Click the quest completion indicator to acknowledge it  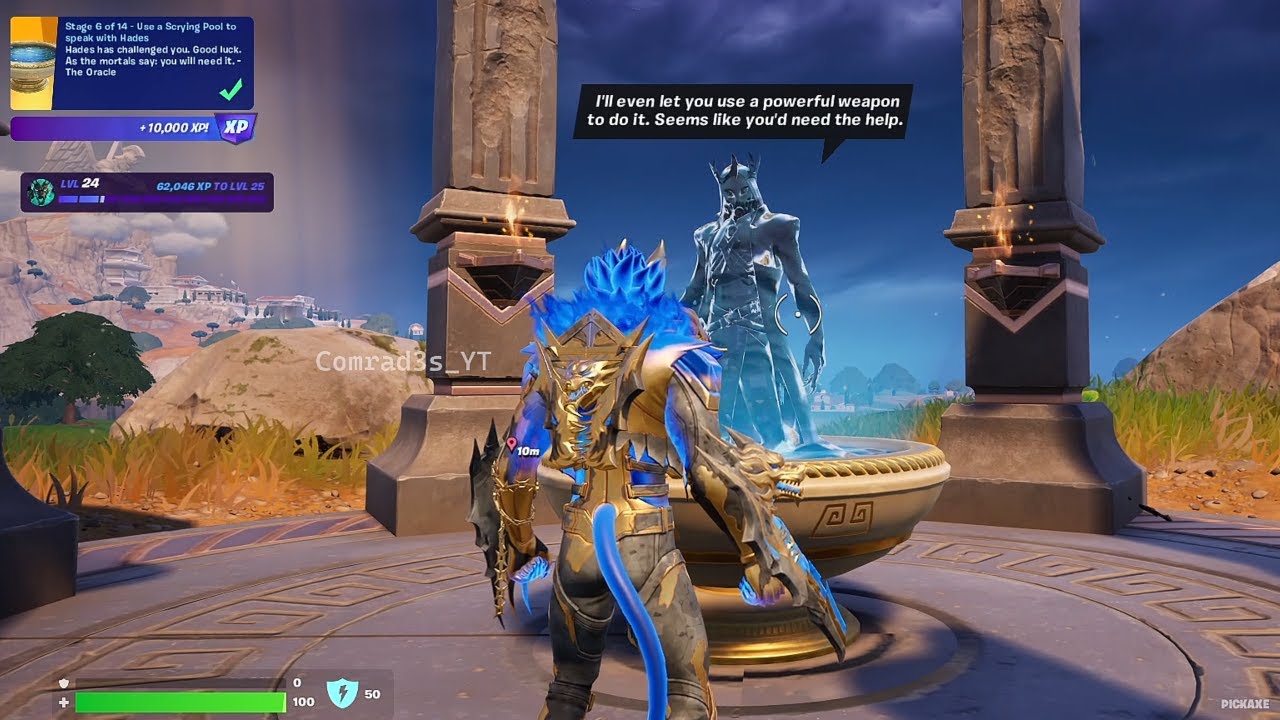(232, 90)
